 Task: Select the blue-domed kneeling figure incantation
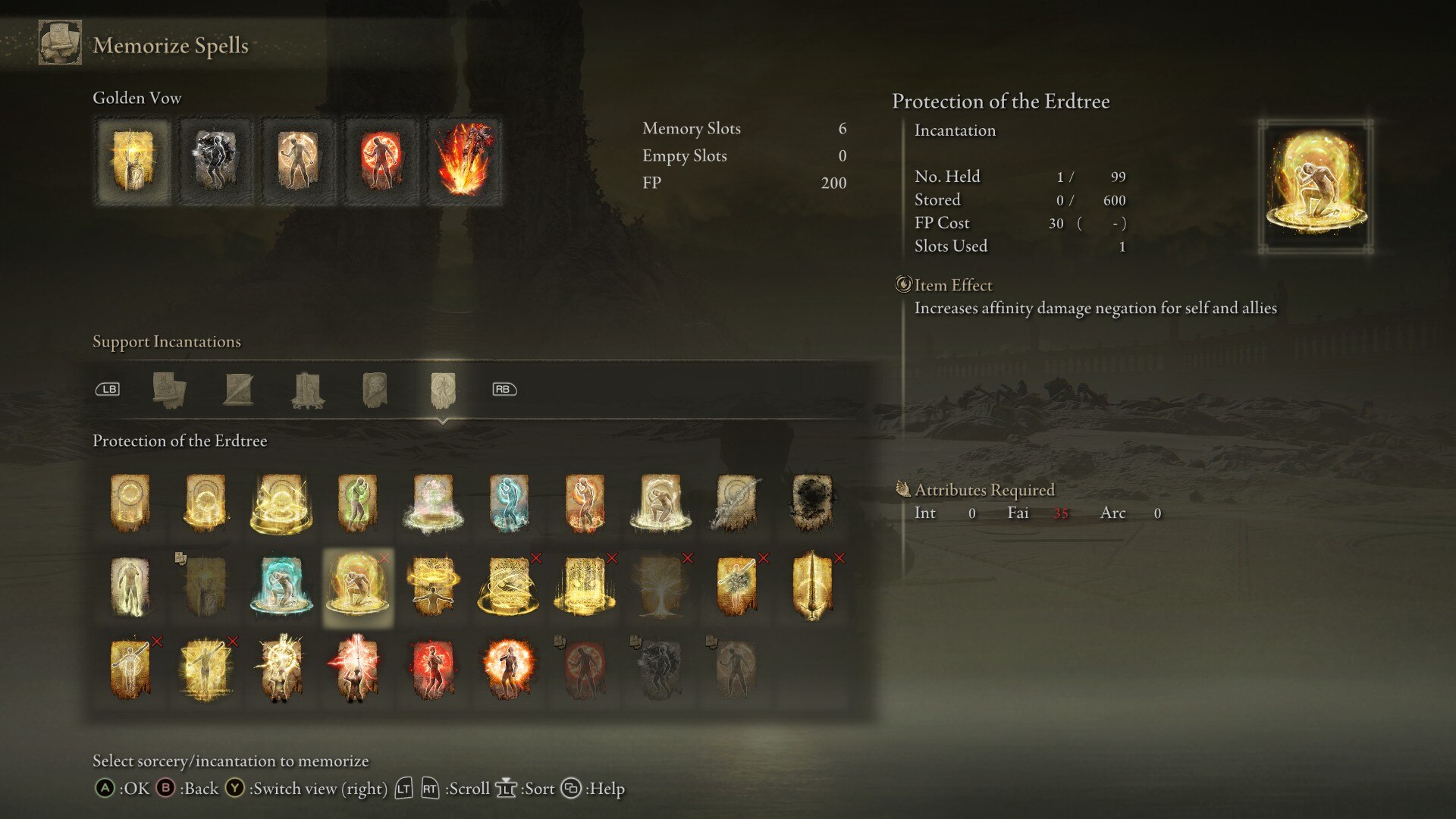[281, 586]
